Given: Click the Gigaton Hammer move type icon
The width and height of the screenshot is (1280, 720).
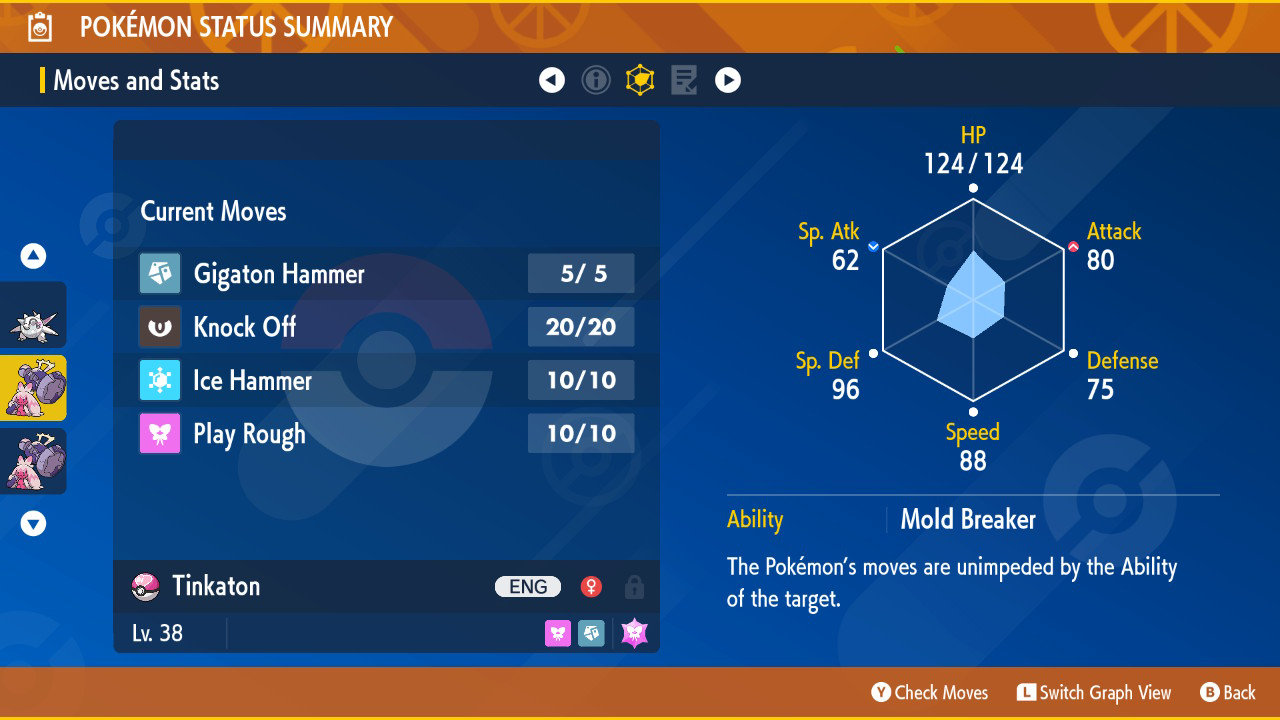Looking at the screenshot, I should (160, 273).
